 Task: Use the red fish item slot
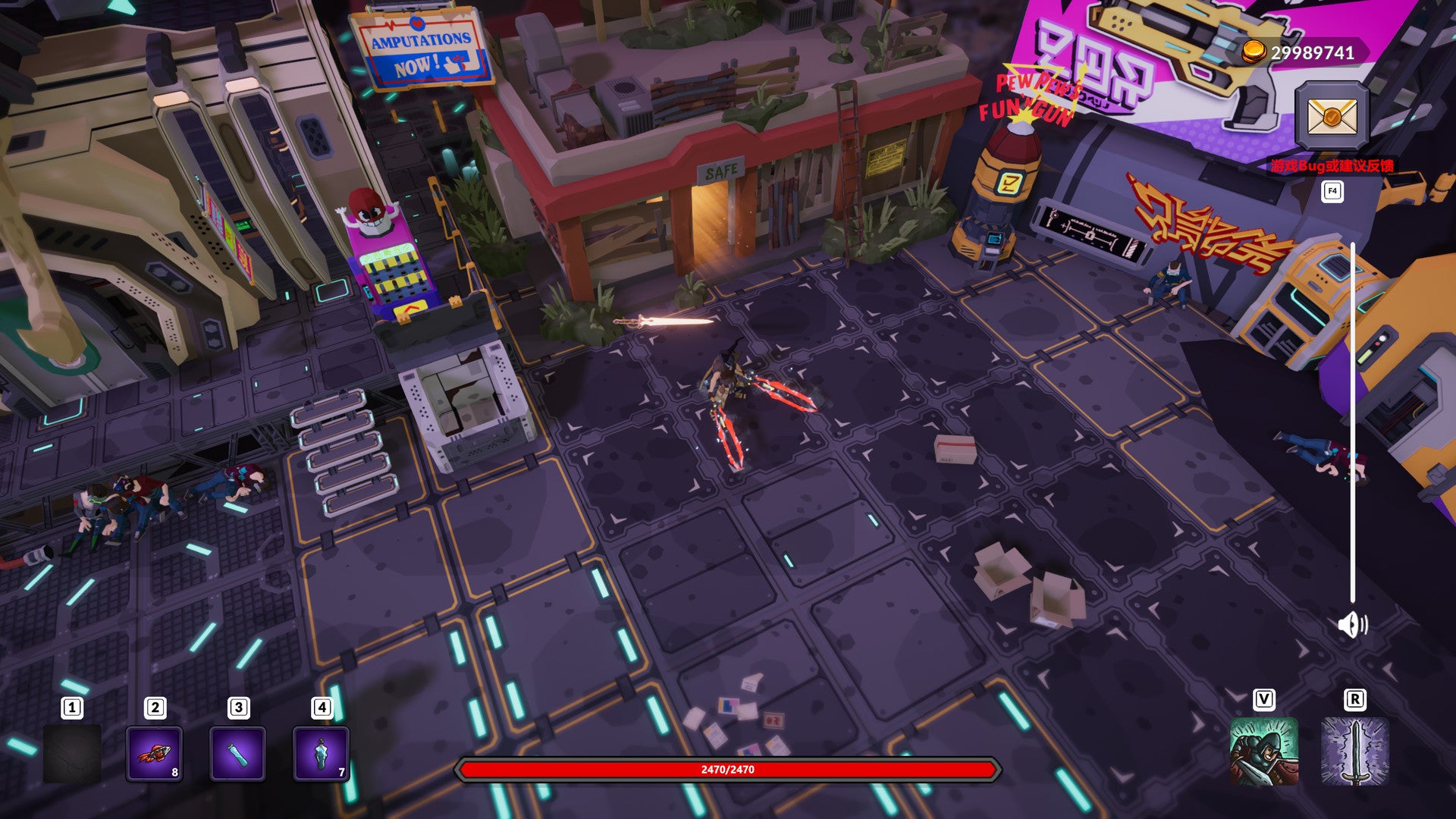[154, 753]
